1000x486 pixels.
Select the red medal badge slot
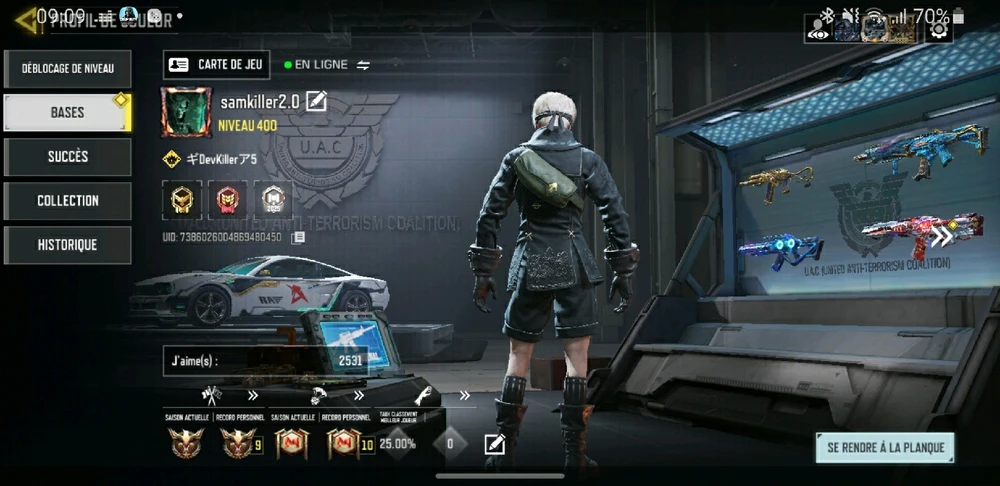point(227,200)
